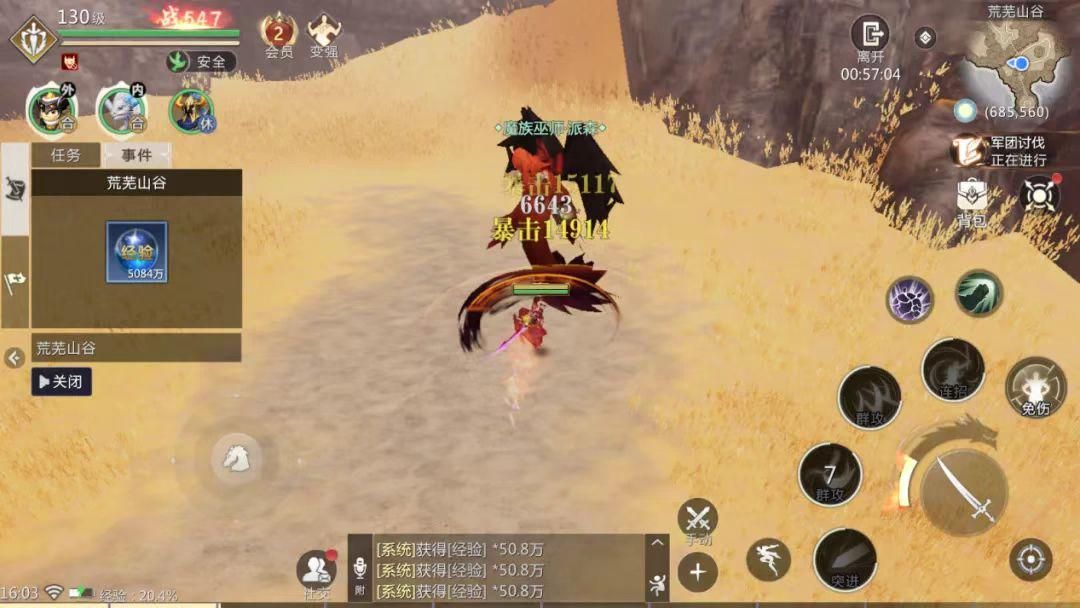Perform the basic sword attack
1080x608 pixels.
point(962,491)
